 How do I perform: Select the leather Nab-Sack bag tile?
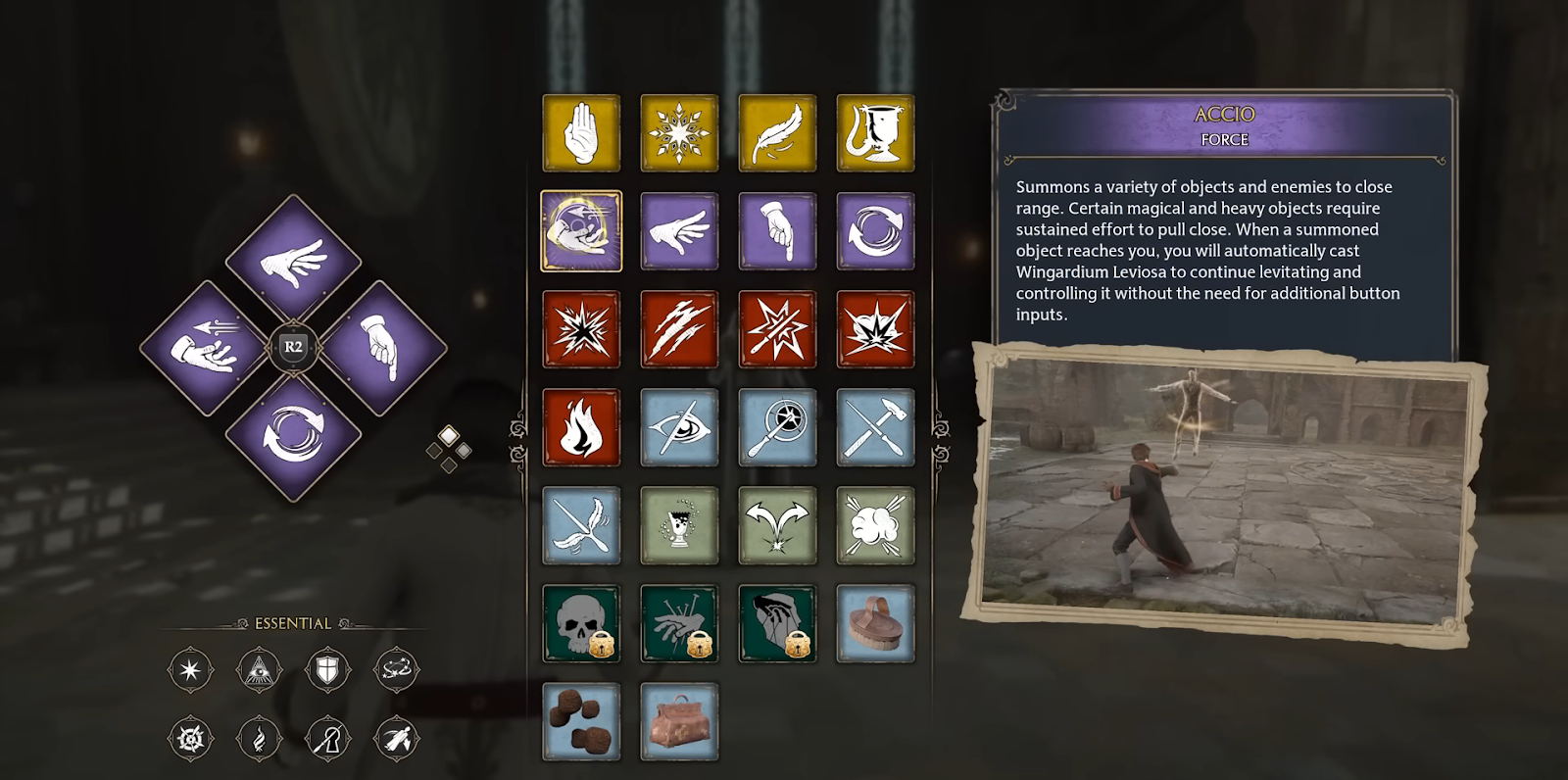point(679,721)
